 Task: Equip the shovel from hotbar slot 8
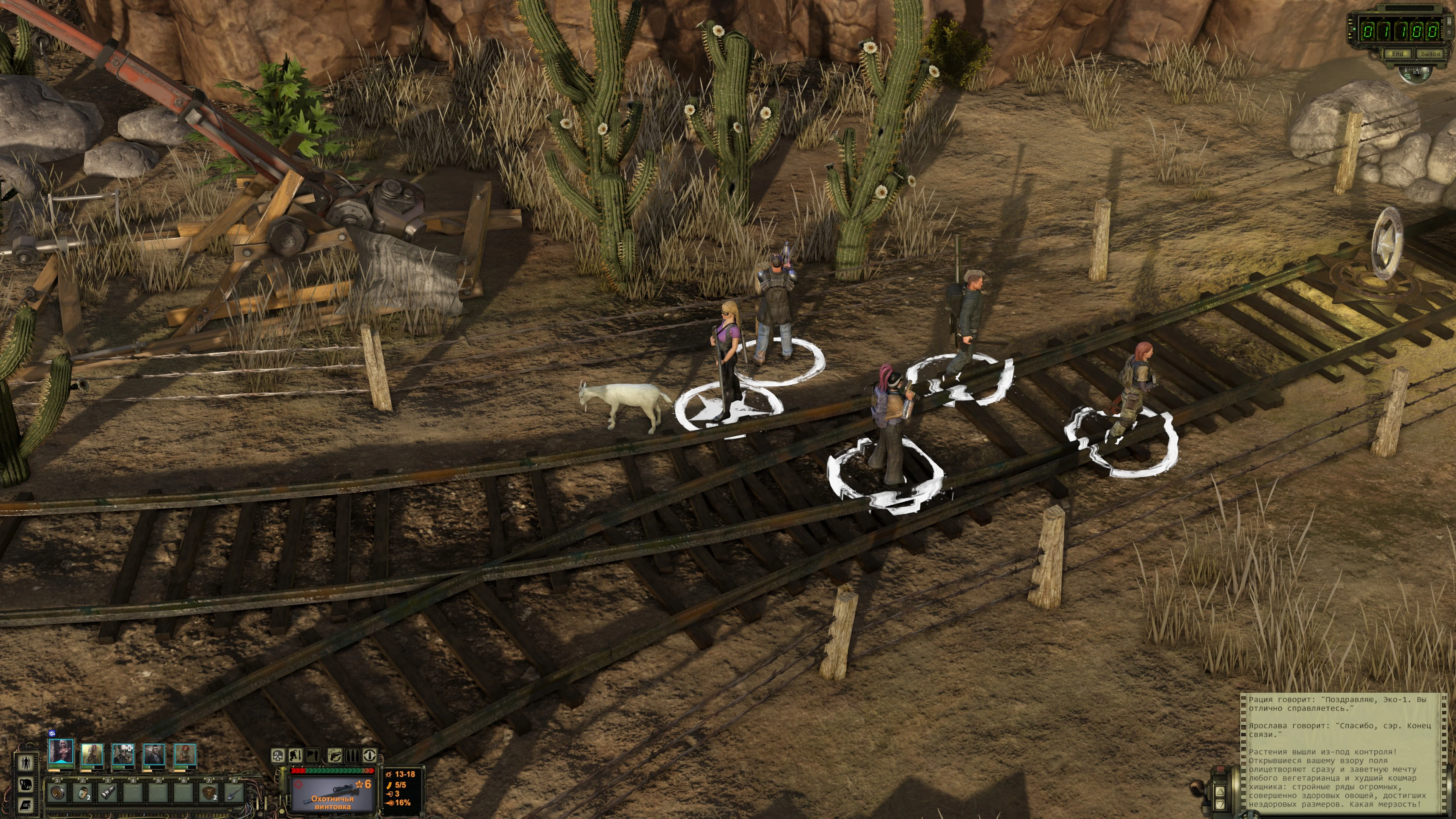(234, 792)
